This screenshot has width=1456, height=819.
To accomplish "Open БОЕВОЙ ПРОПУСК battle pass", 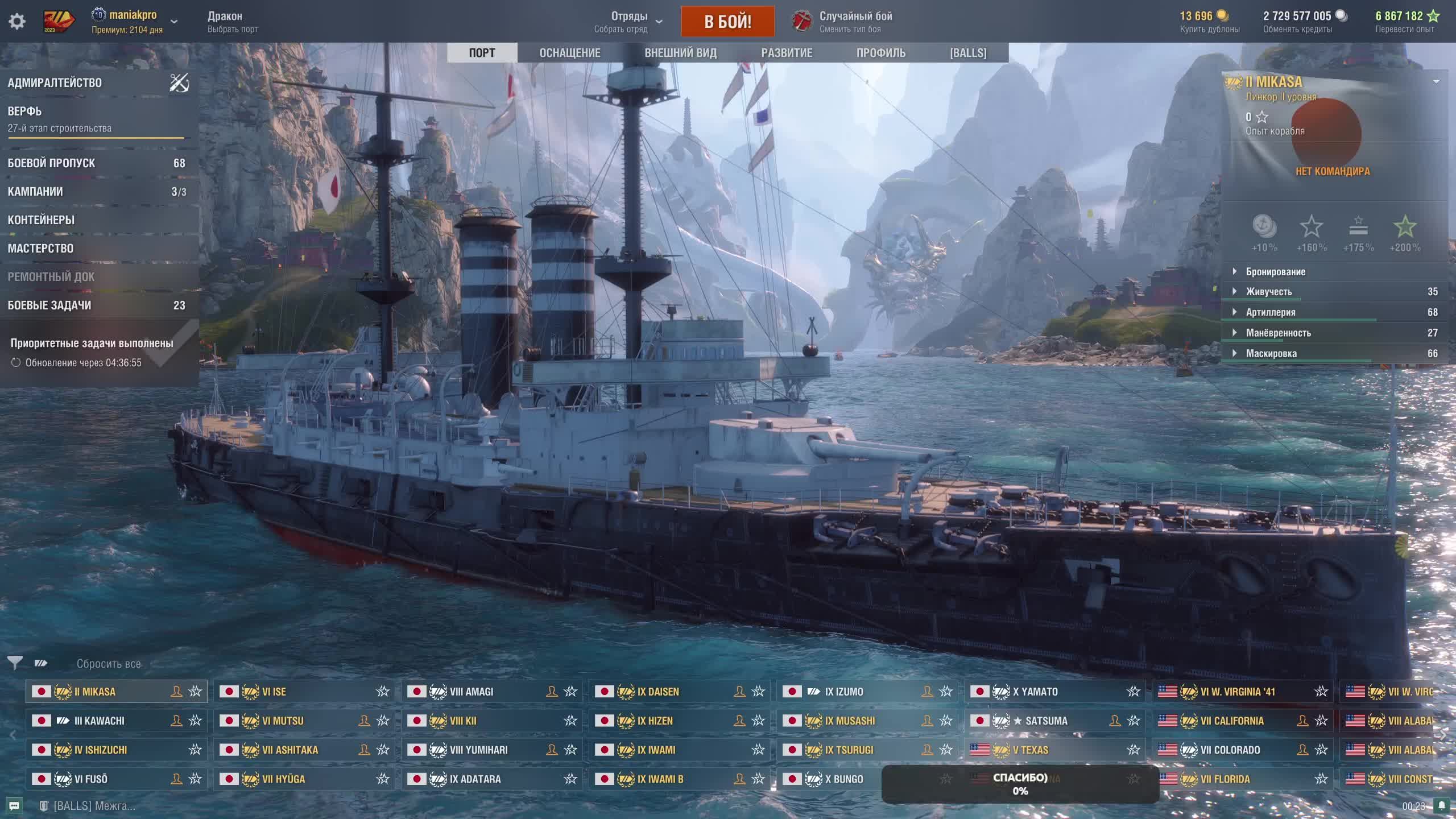I will tap(51, 163).
